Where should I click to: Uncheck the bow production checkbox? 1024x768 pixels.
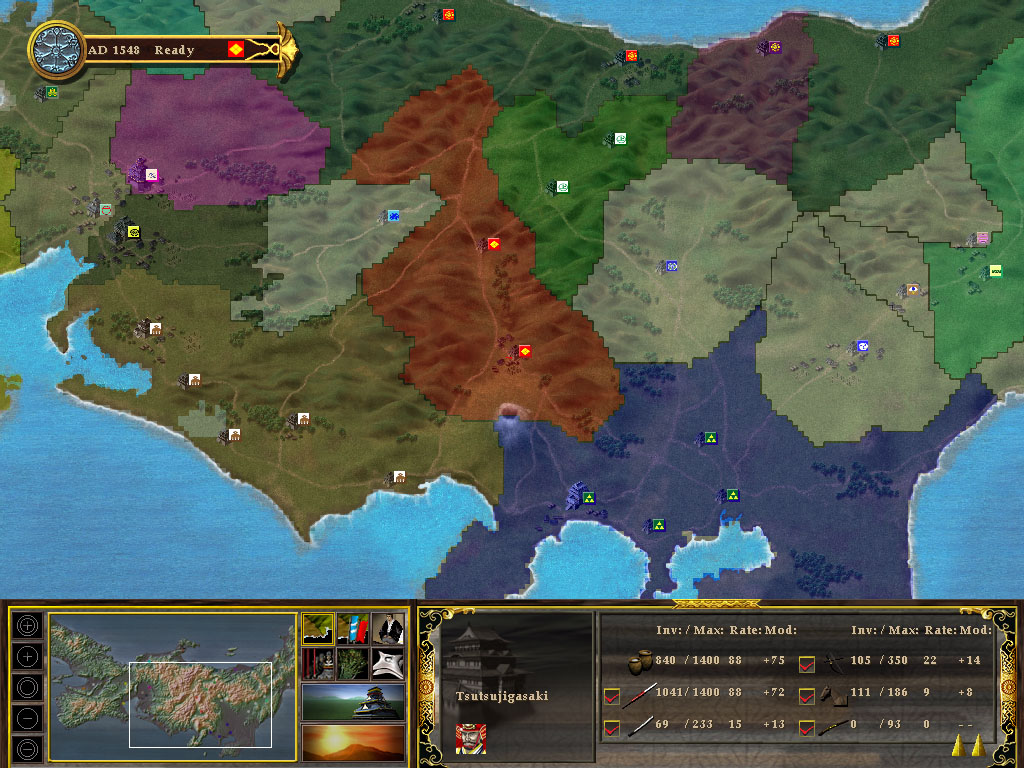tap(807, 662)
